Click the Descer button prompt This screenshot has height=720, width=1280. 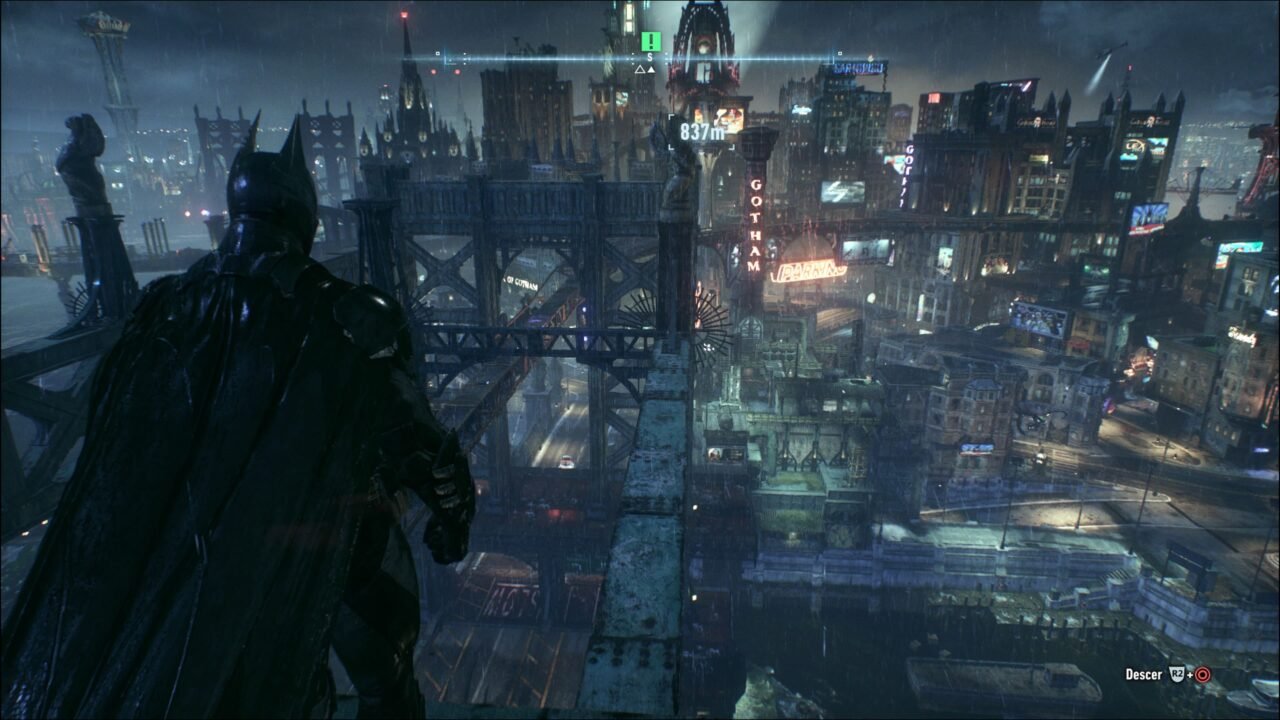tap(1144, 674)
